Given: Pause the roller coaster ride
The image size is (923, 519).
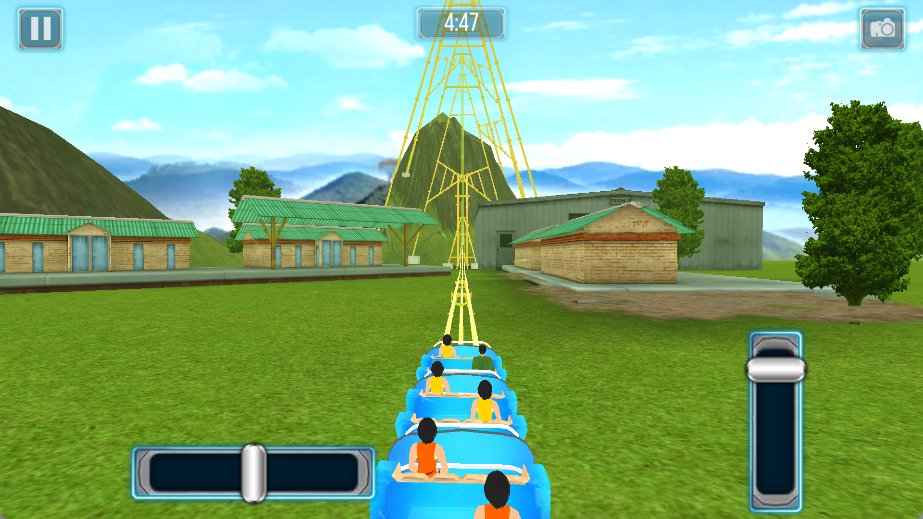Looking at the screenshot, I should 40,28.
